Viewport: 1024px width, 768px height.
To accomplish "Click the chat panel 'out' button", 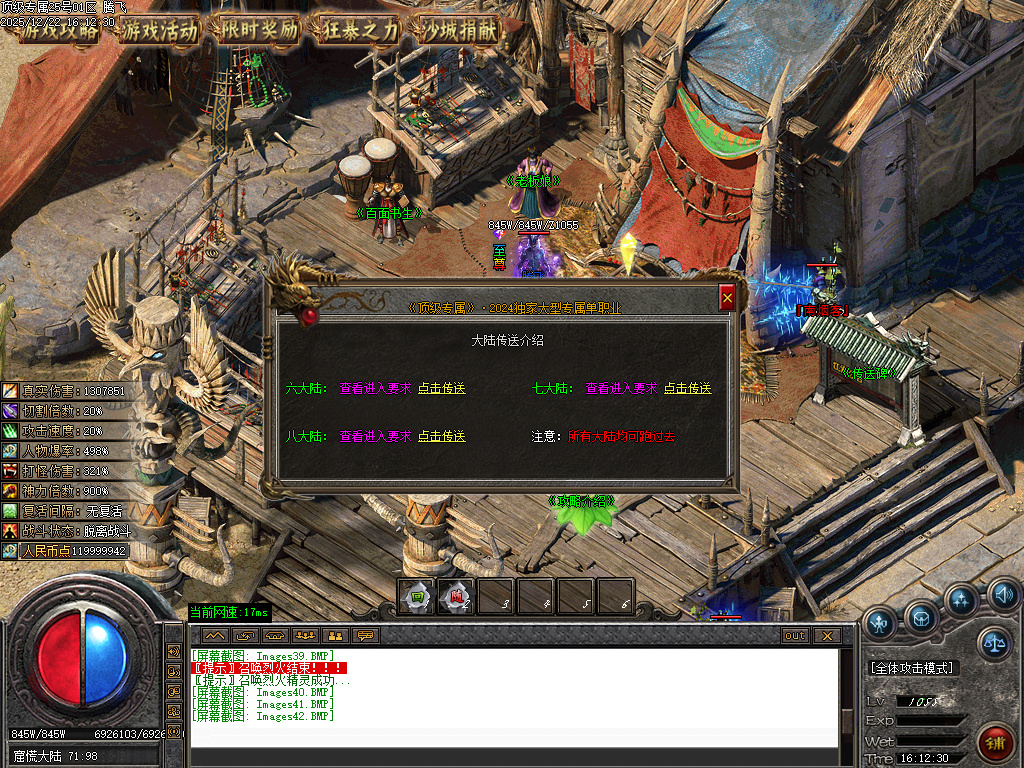I will coord(795,636).
